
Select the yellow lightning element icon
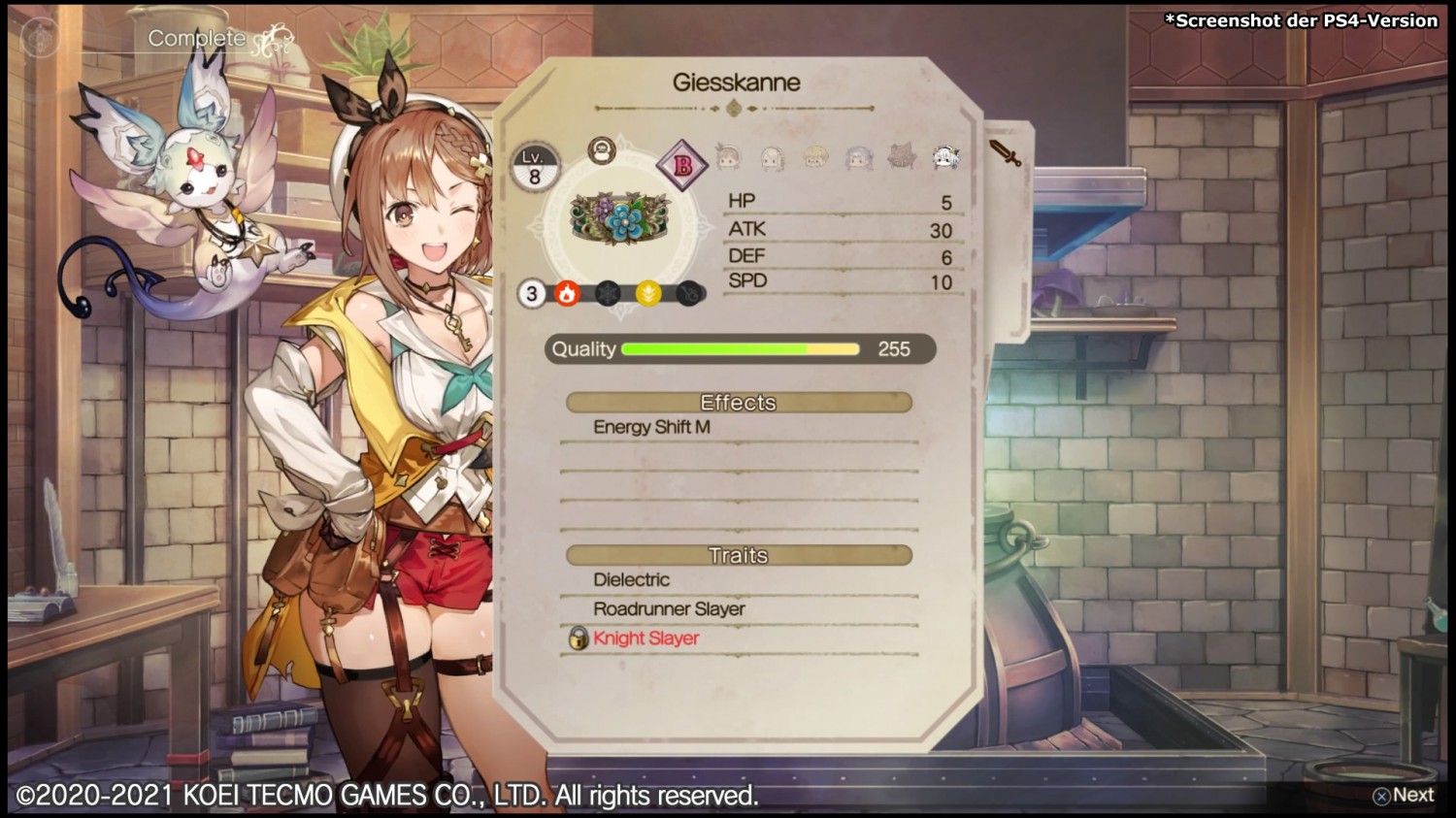point(648,293)
